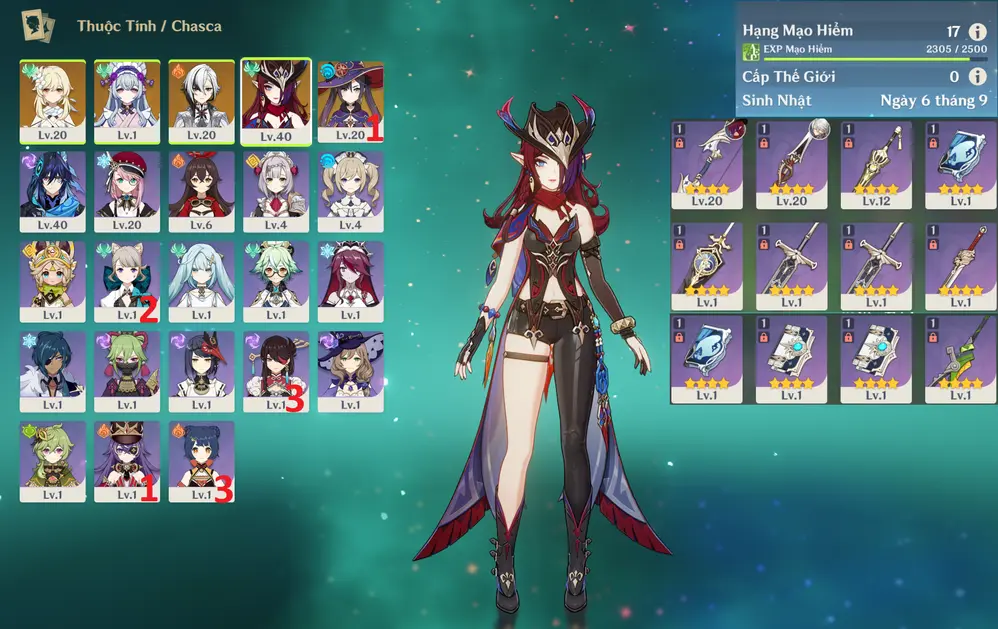
Task: Pick Mona's Lv.20 portrait
Action: (350, 100)
